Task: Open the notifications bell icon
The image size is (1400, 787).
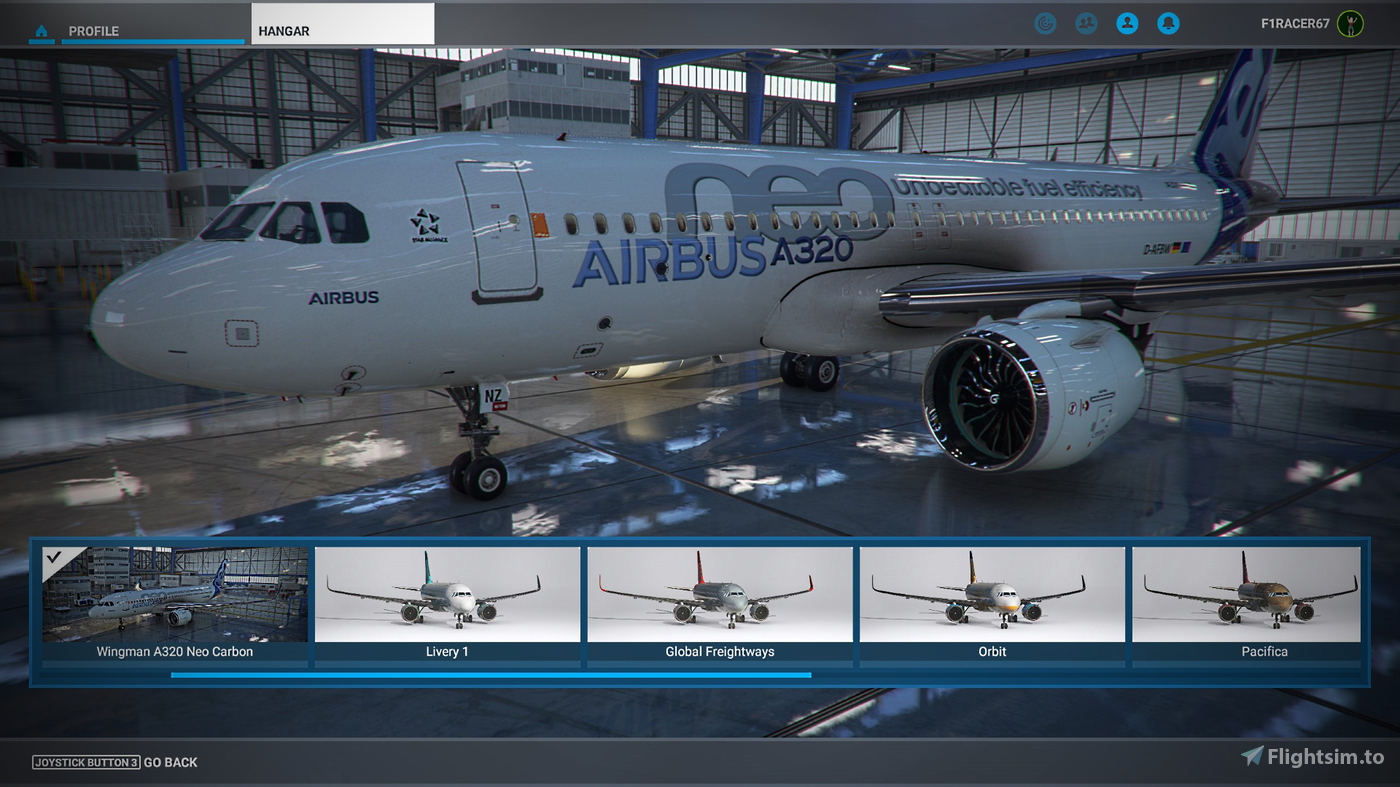Action: coord(1168,23)
